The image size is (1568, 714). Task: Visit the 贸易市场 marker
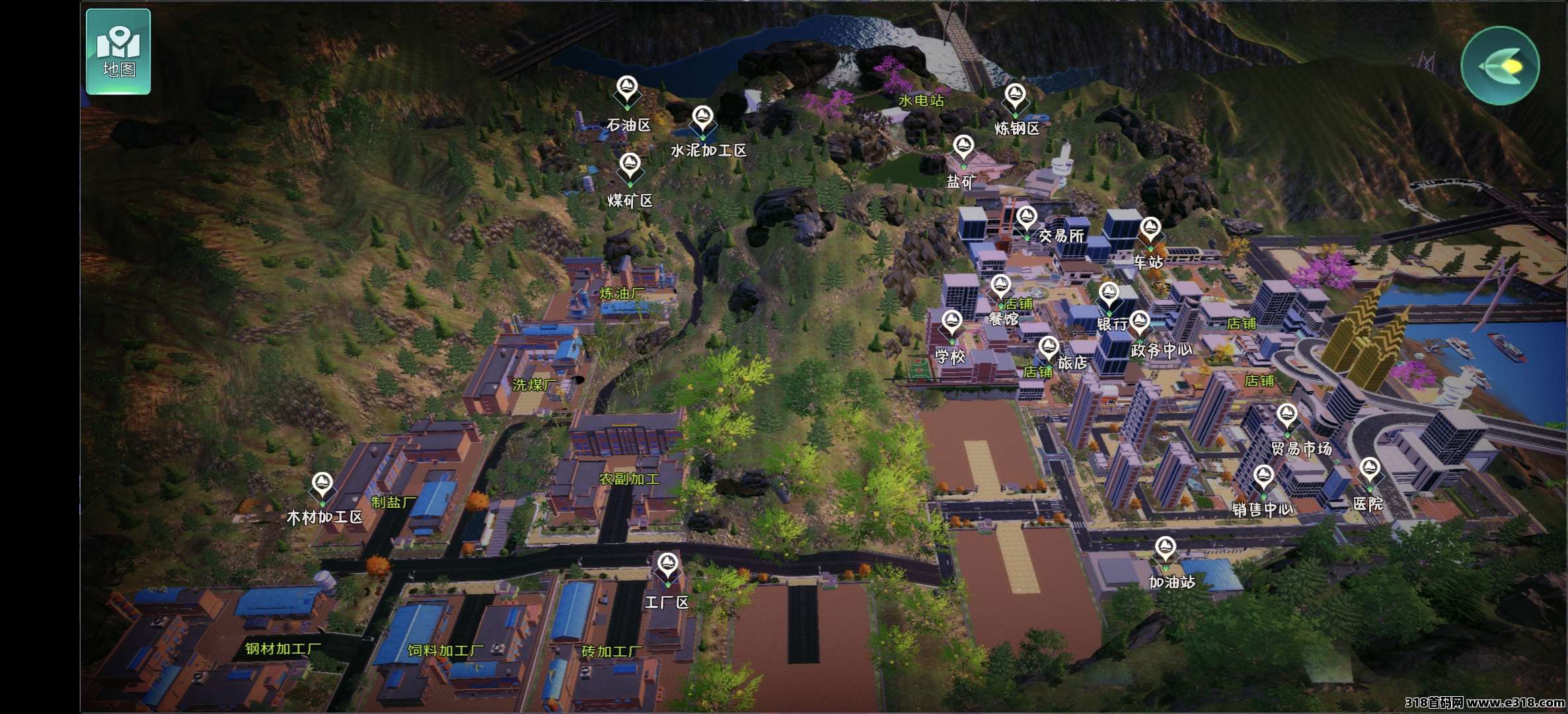point(1287,417)
